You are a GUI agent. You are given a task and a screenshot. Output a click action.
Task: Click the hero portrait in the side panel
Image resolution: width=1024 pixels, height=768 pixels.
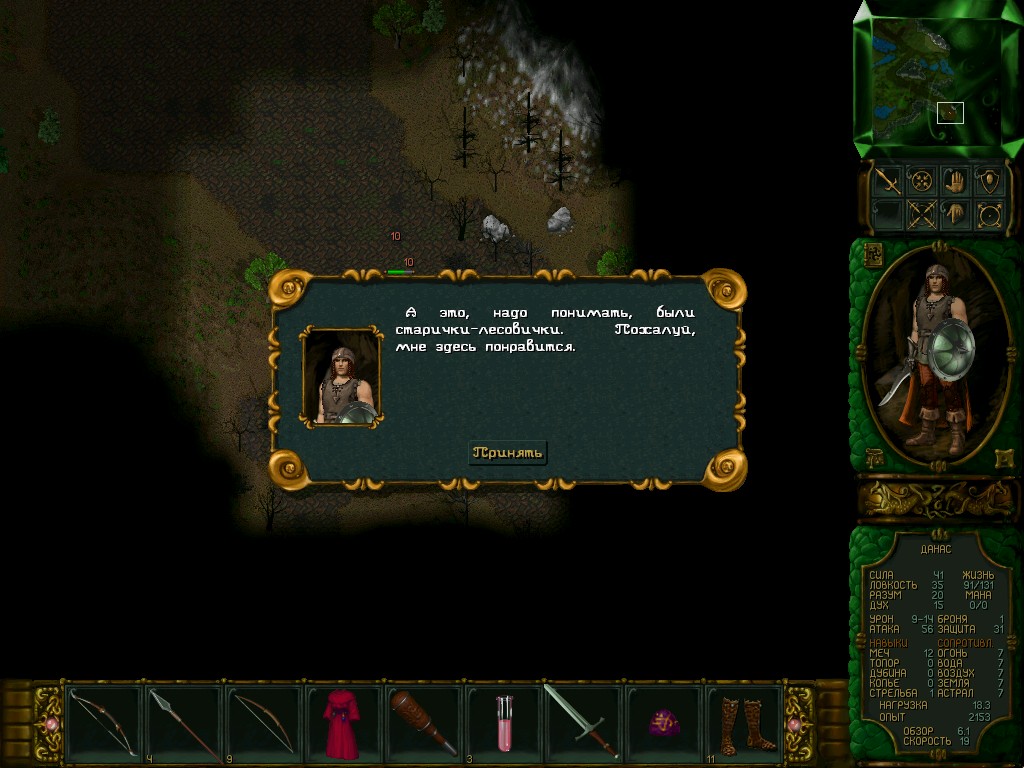click(x=934, y=355)
